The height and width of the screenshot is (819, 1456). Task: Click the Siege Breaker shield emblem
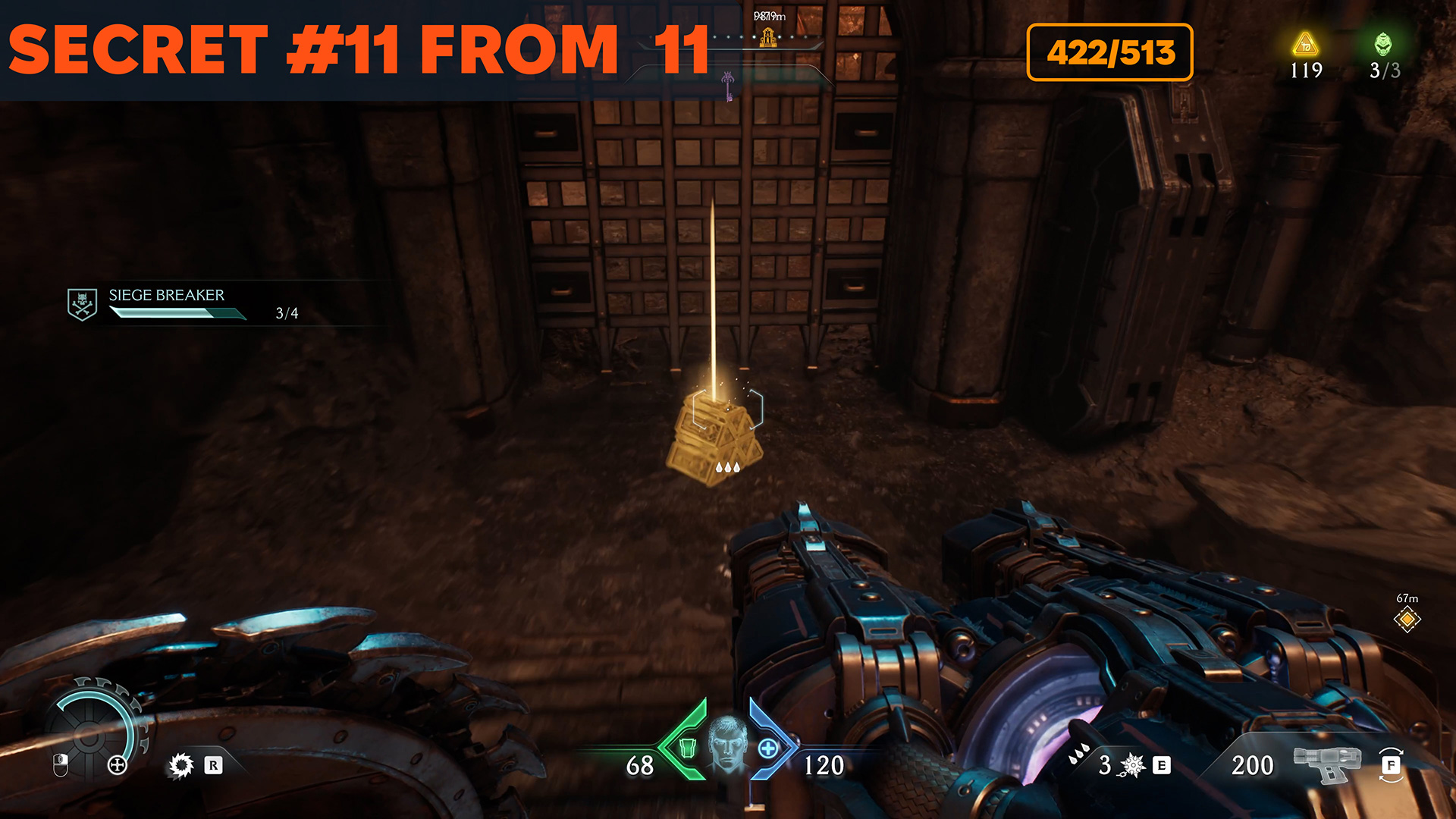coord(82,304)
